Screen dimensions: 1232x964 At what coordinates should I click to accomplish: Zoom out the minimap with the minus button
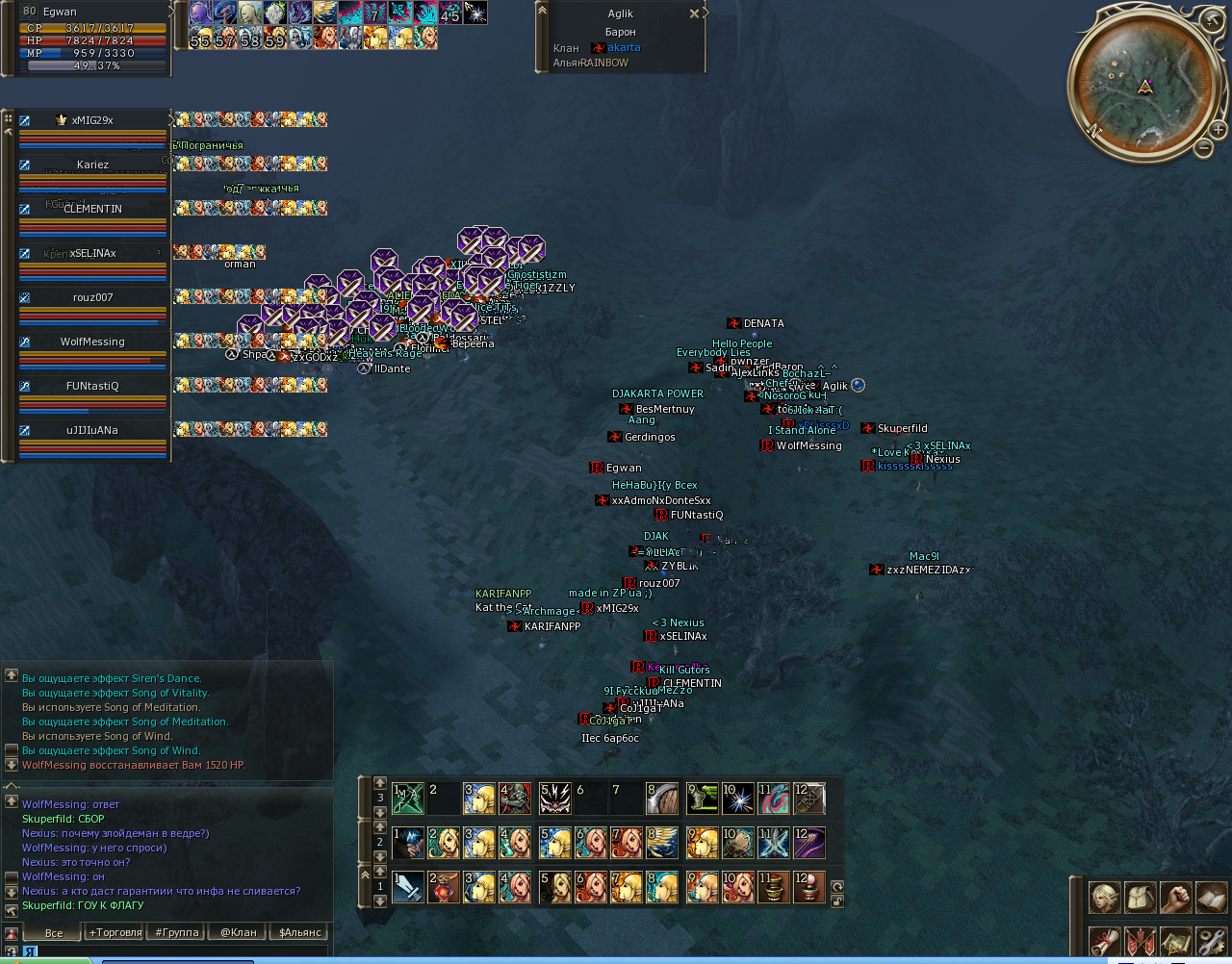pos(1203,147)
